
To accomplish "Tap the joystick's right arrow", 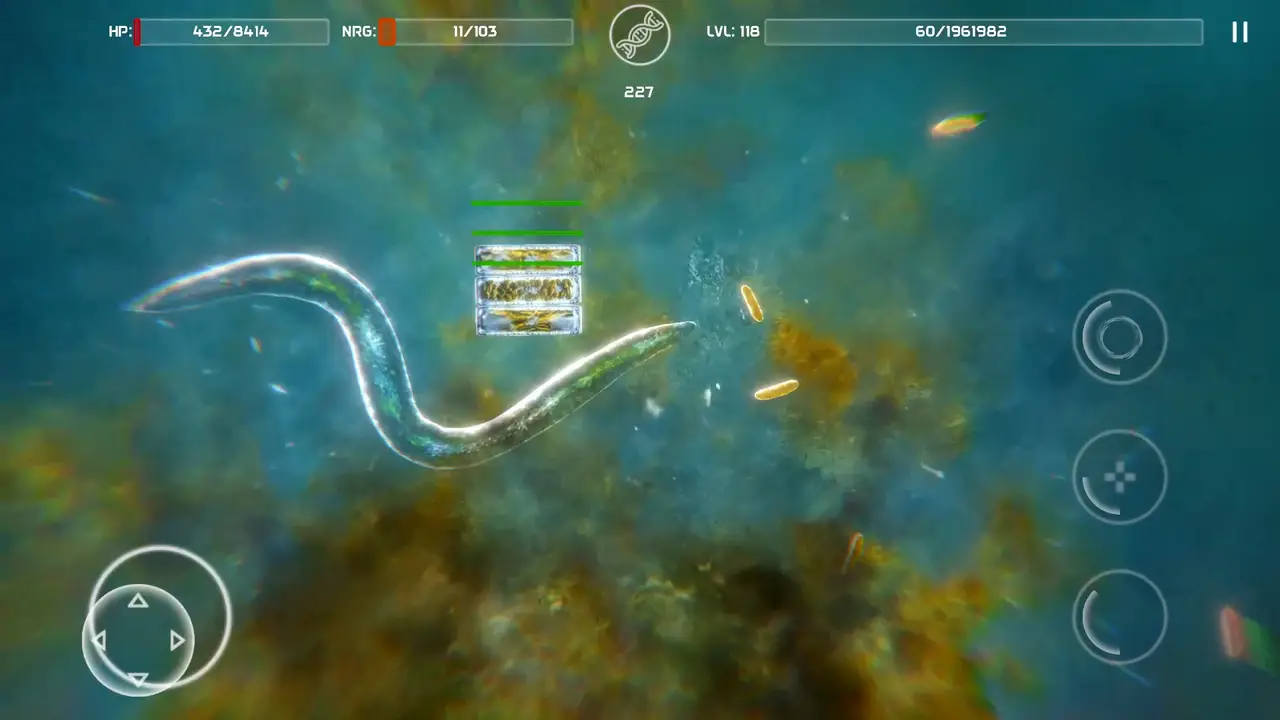I will point(177,640).
